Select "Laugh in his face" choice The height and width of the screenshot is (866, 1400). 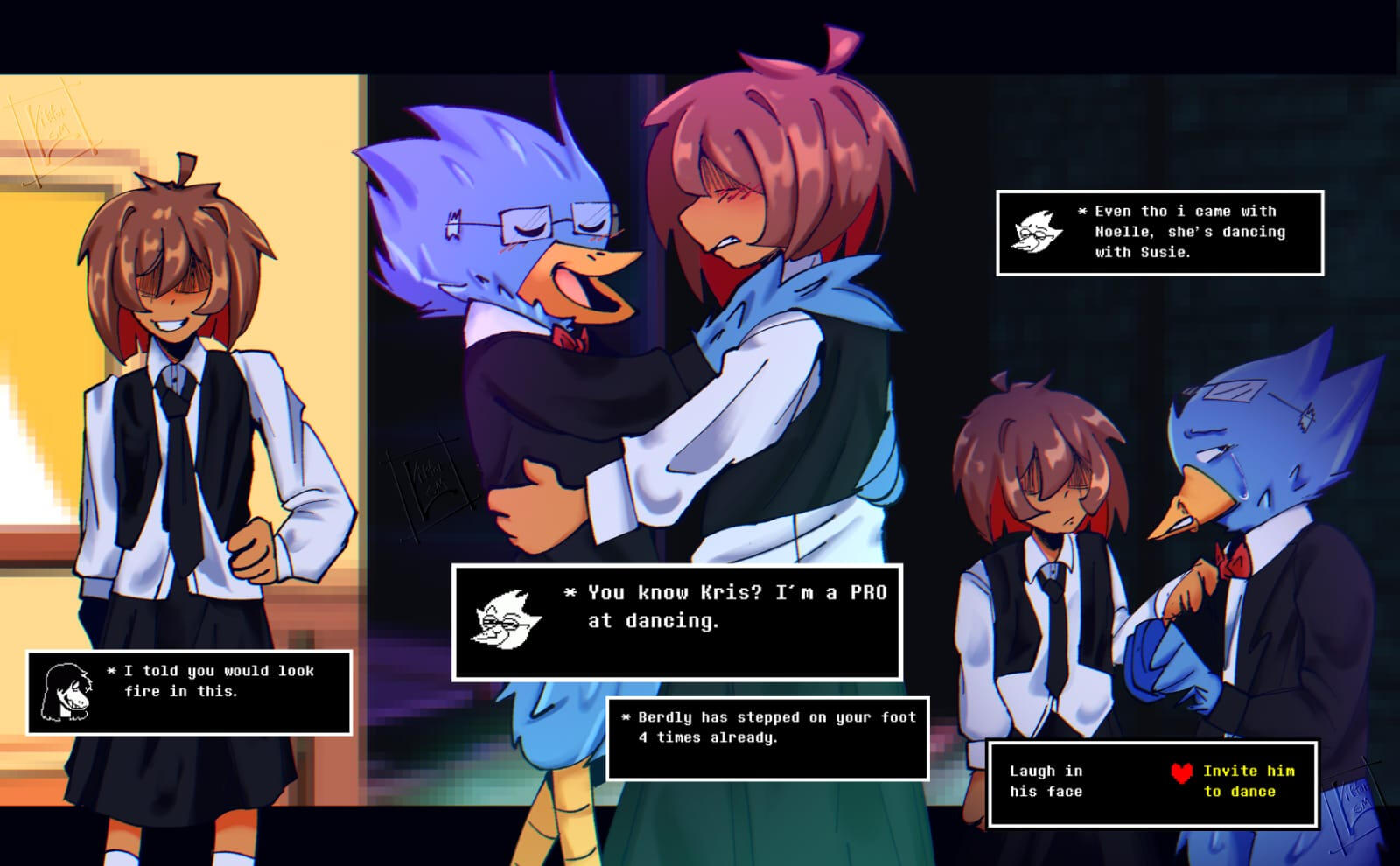coord(1046,781)
